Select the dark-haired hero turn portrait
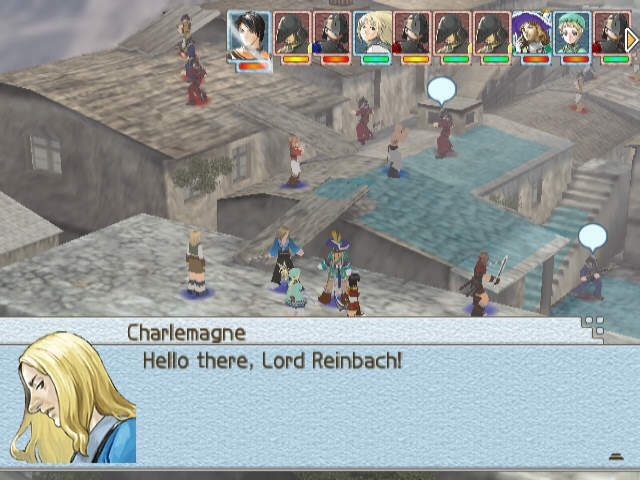Viewport: 640px width, 480px height. [x=248, y=37]
